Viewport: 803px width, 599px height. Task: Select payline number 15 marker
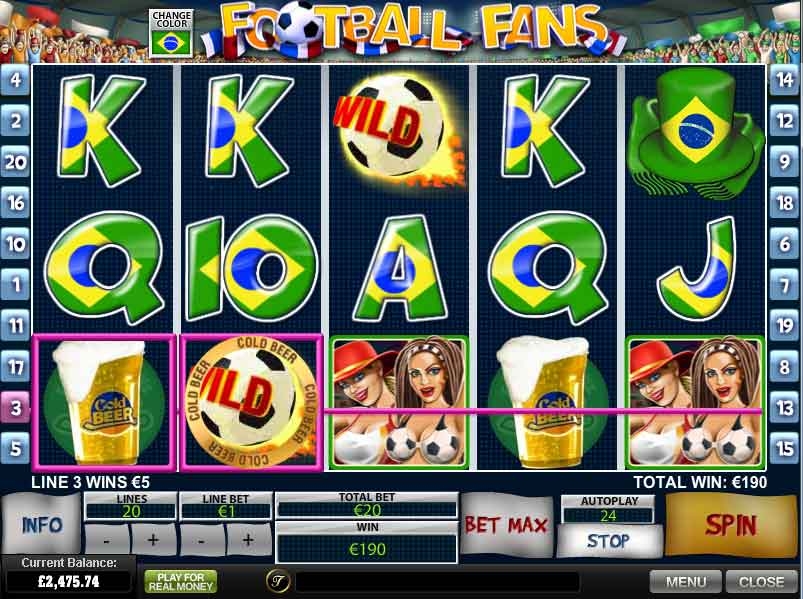785,448
